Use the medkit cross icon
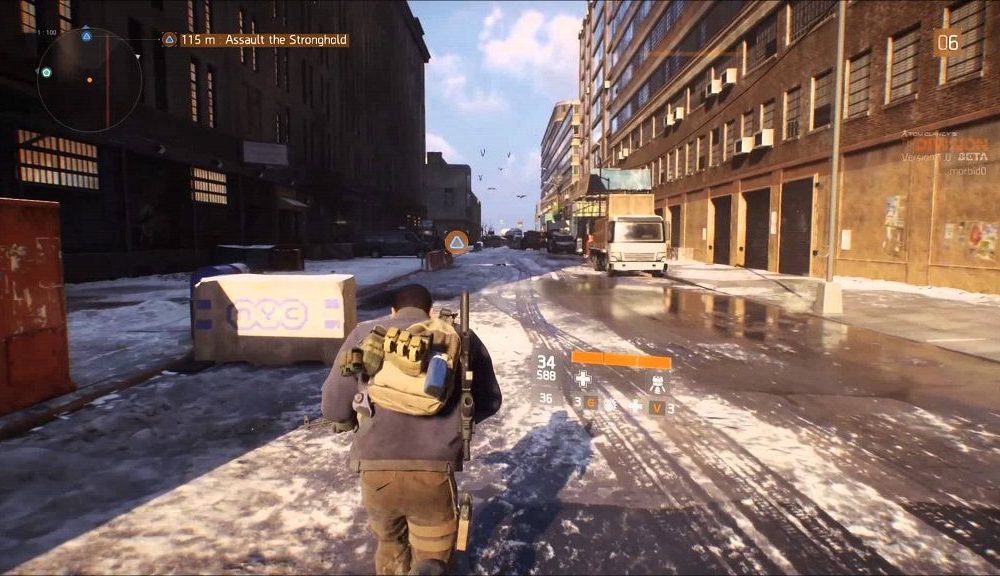The height and width of the screenshot is (576, 1000). 583,379
